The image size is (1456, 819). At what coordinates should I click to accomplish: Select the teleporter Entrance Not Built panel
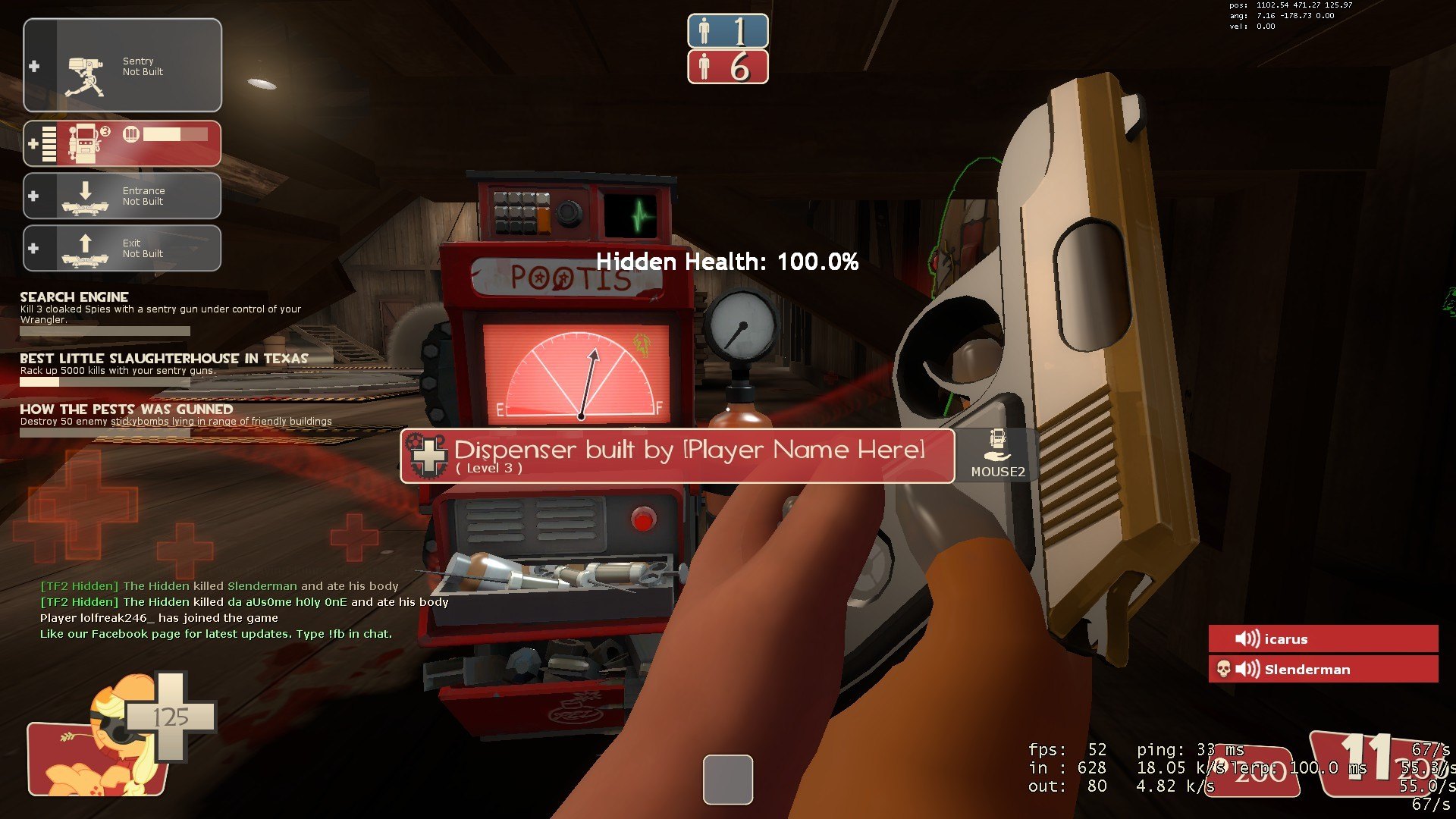pos(123,196)
